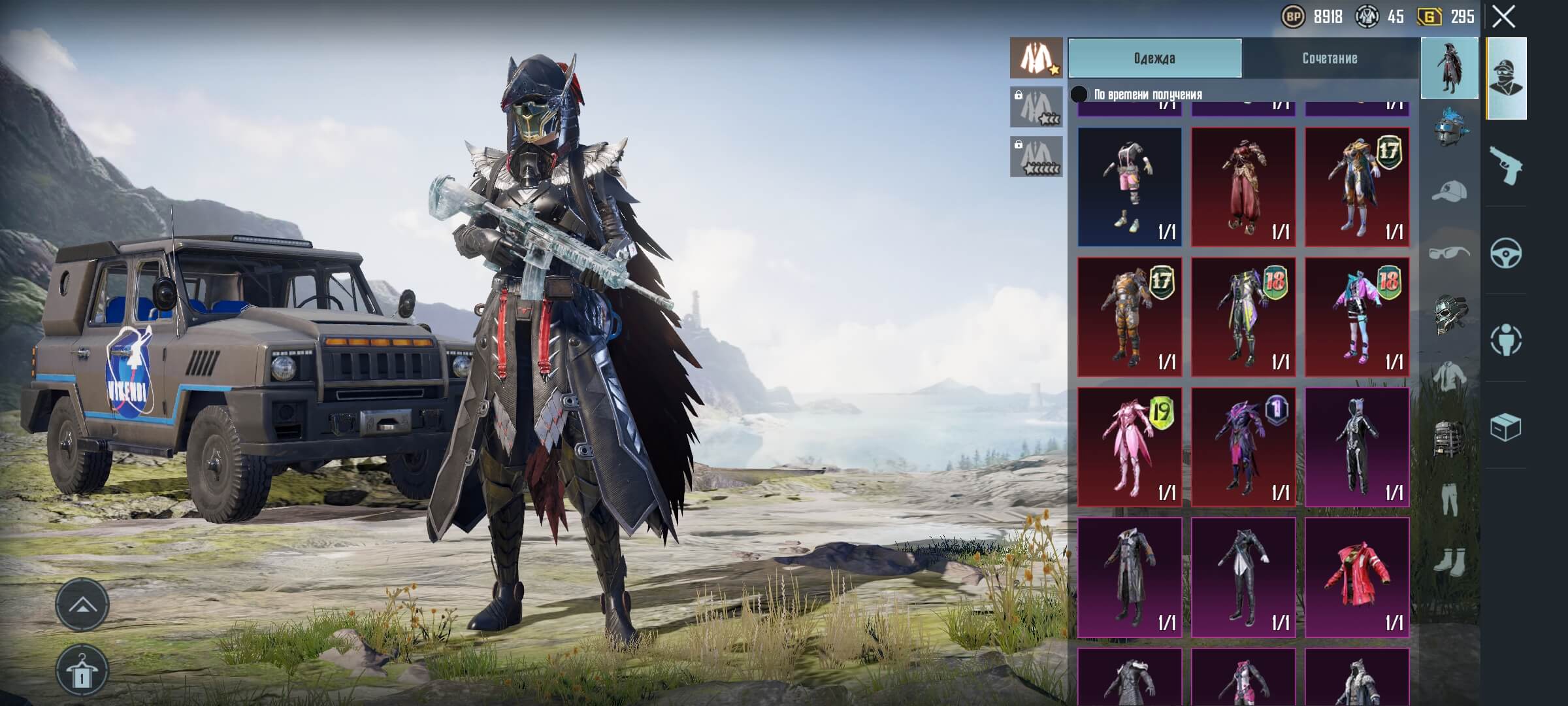Pick the purple demon outfit with badge 1
The height and width of the screenshot is (706, 1568).
tap(1243, 447)
